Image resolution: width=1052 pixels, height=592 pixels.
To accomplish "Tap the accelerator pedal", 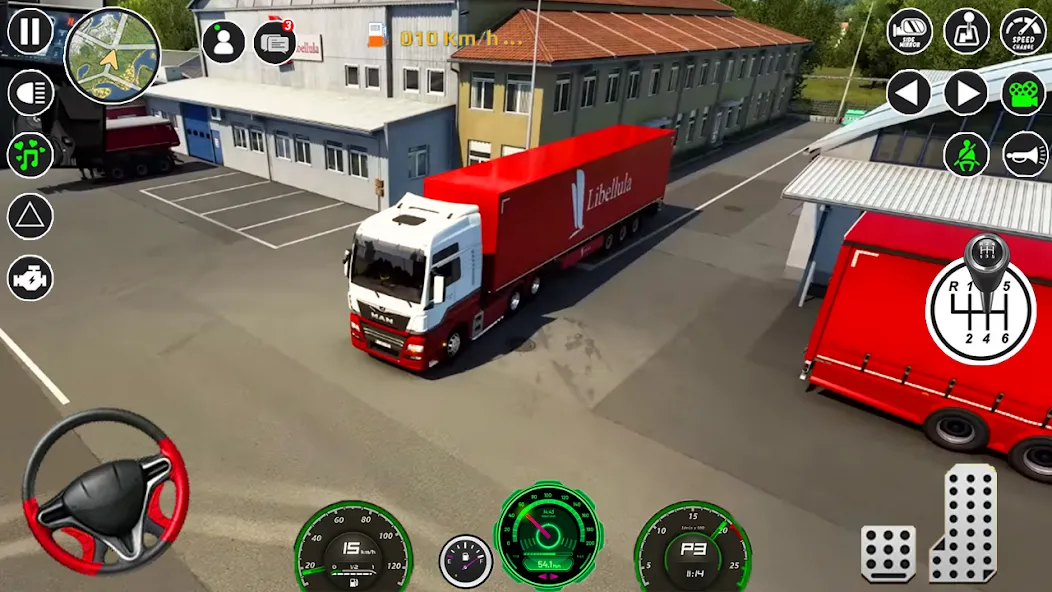I will tap(965, 523).
